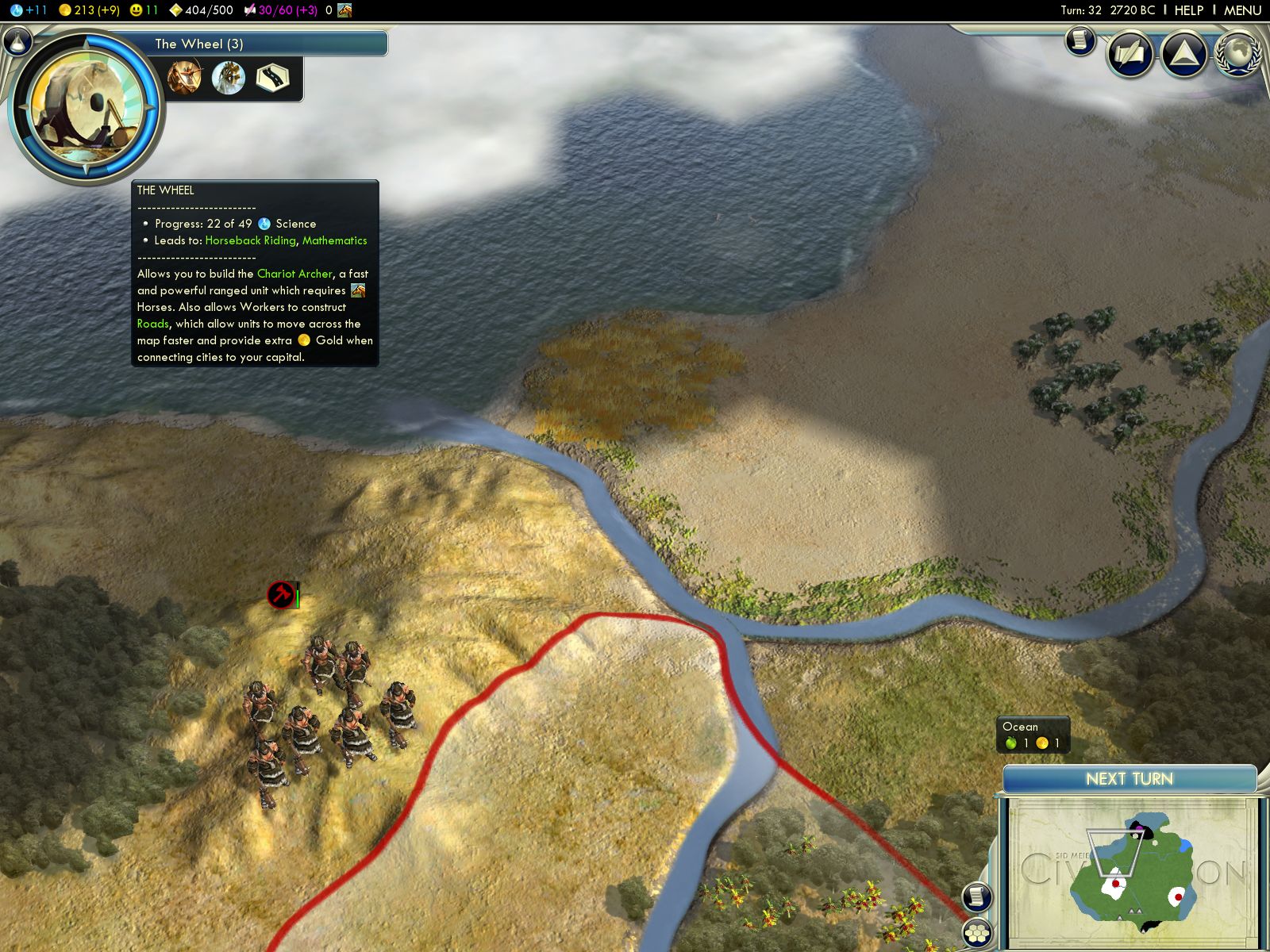
Task: Open the MENU in the top bar
Action: (x=1242, y=10)
